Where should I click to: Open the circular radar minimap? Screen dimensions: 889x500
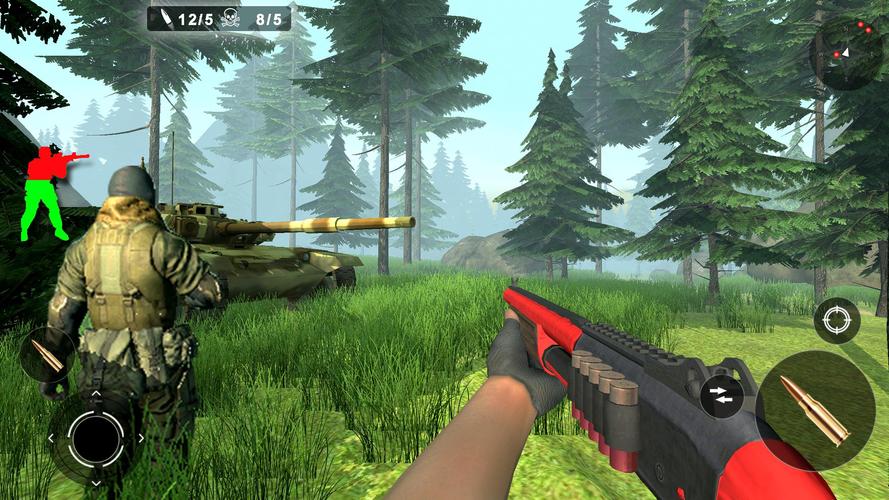coord(850,52)
